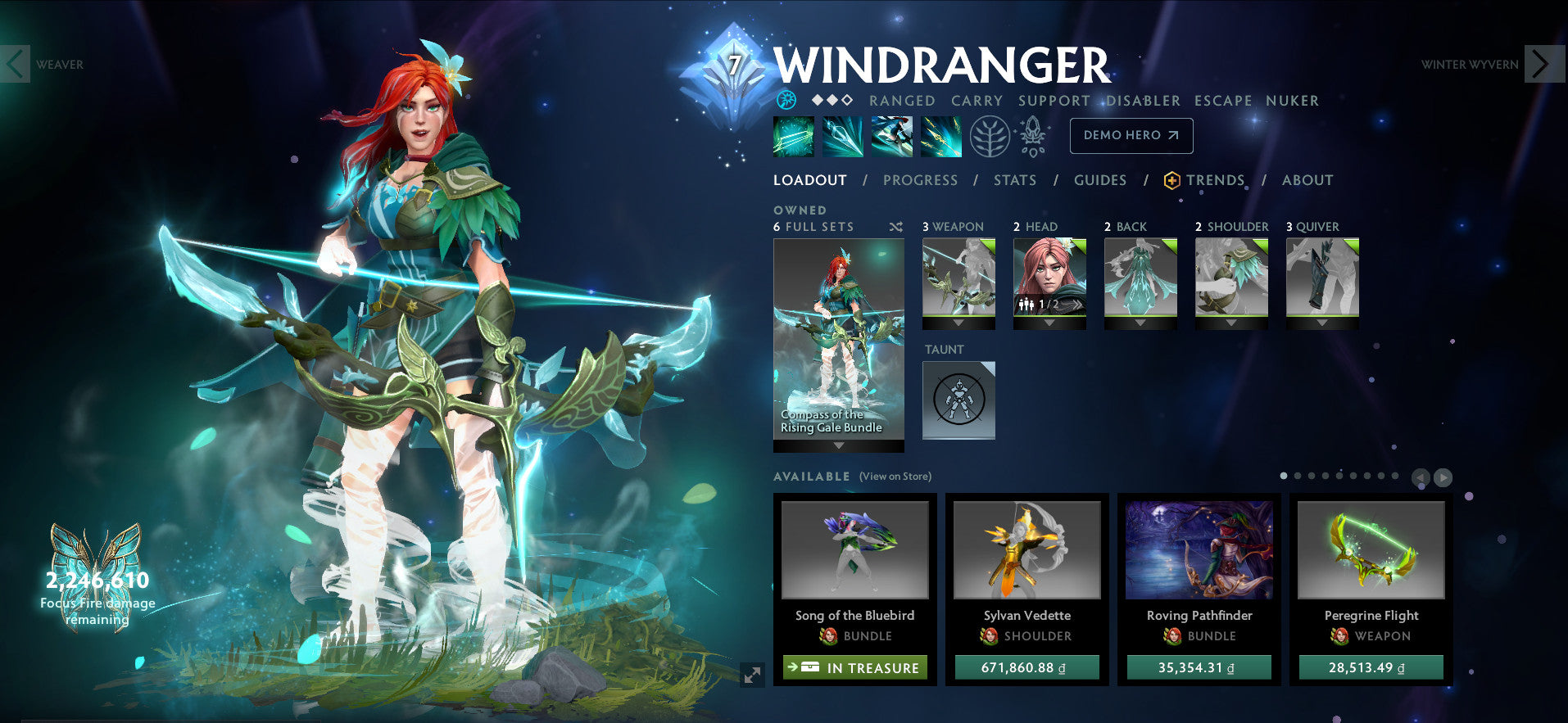
Task: View the Aghanim's upgrades icon
Action: 1034,137
